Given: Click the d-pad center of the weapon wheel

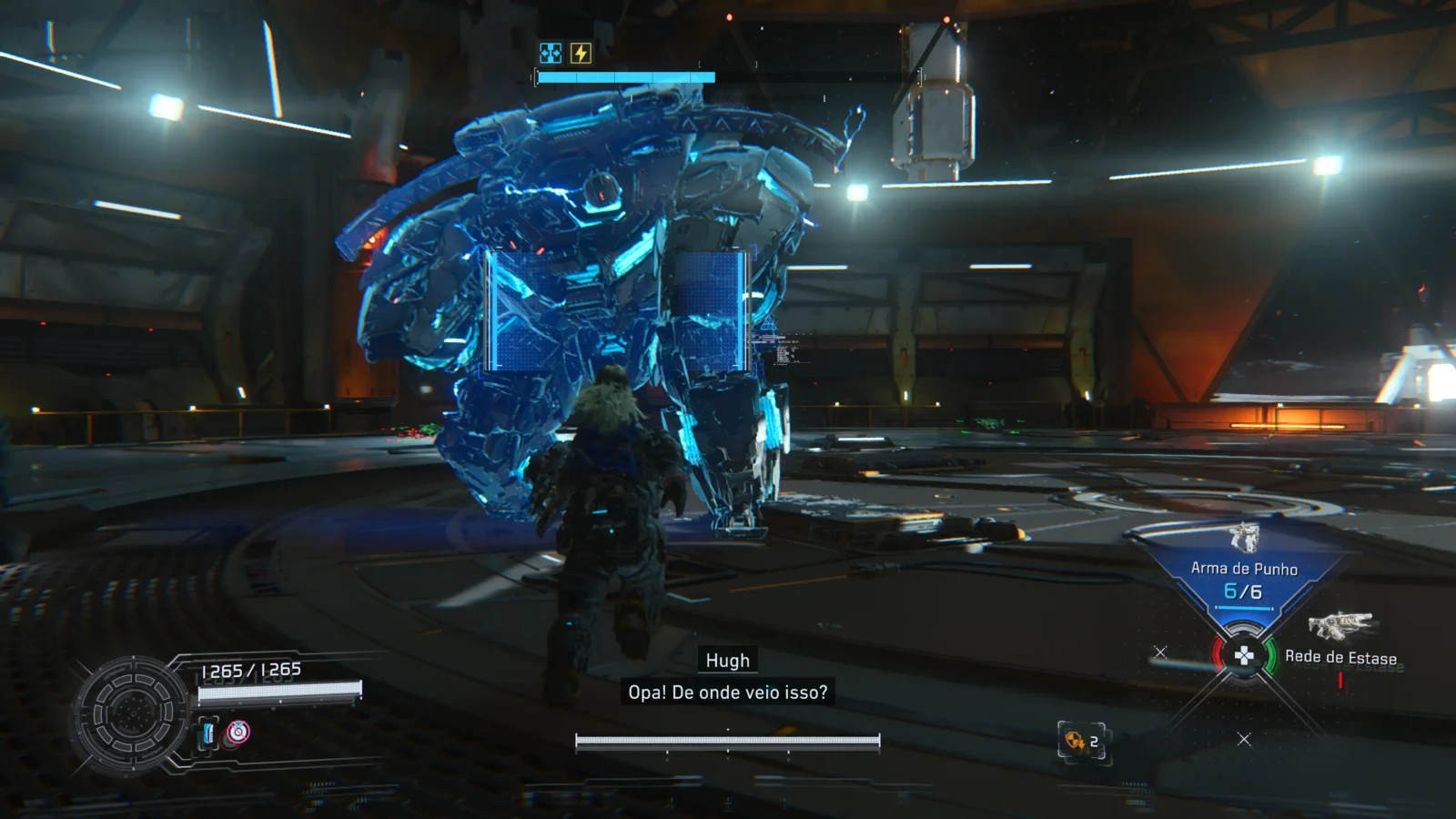Looking at the screenshot, I should click(x=1243, y=655).
